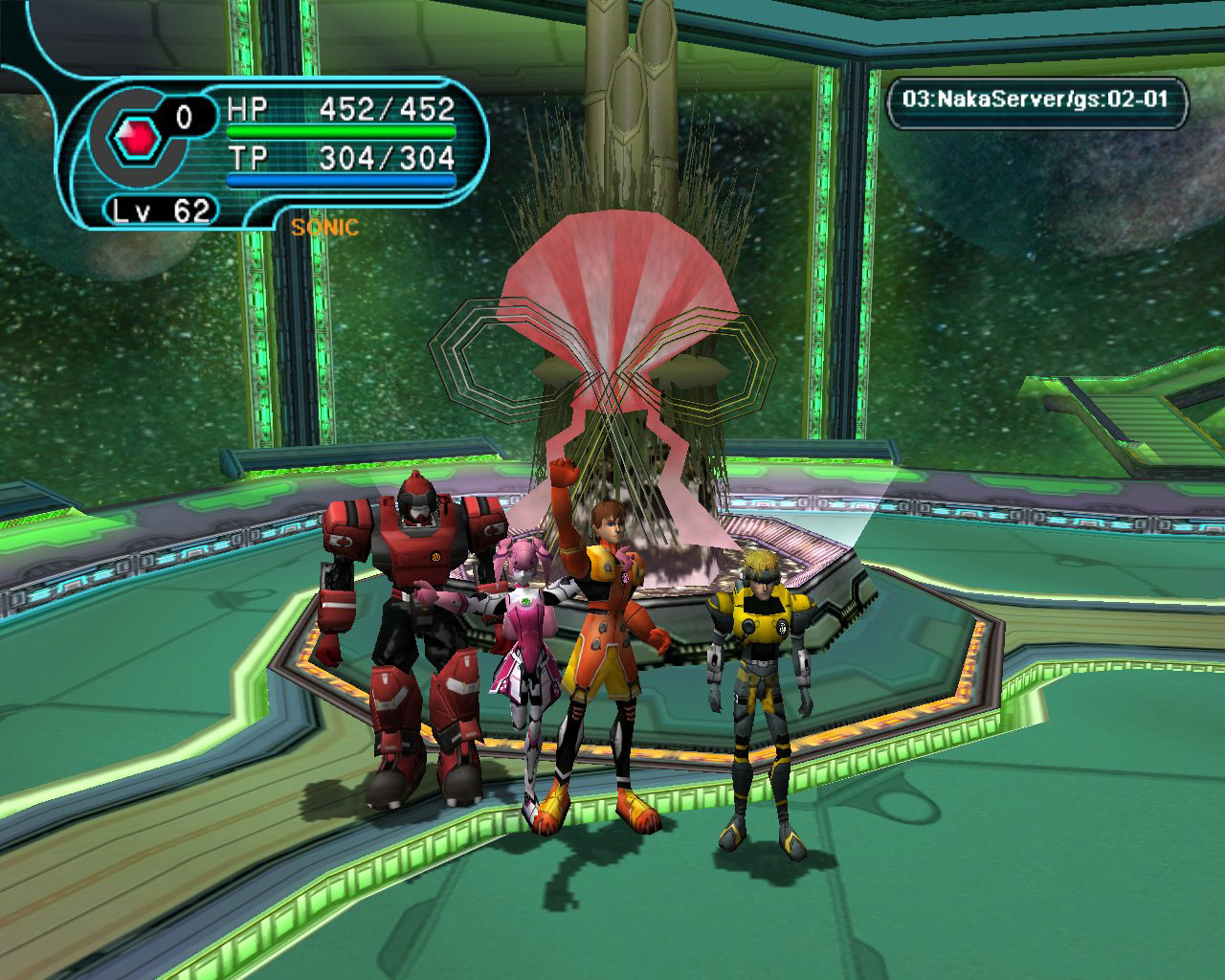Click the orange SONIC player name tag
The image size is (1225, 980).
(325, 227)
